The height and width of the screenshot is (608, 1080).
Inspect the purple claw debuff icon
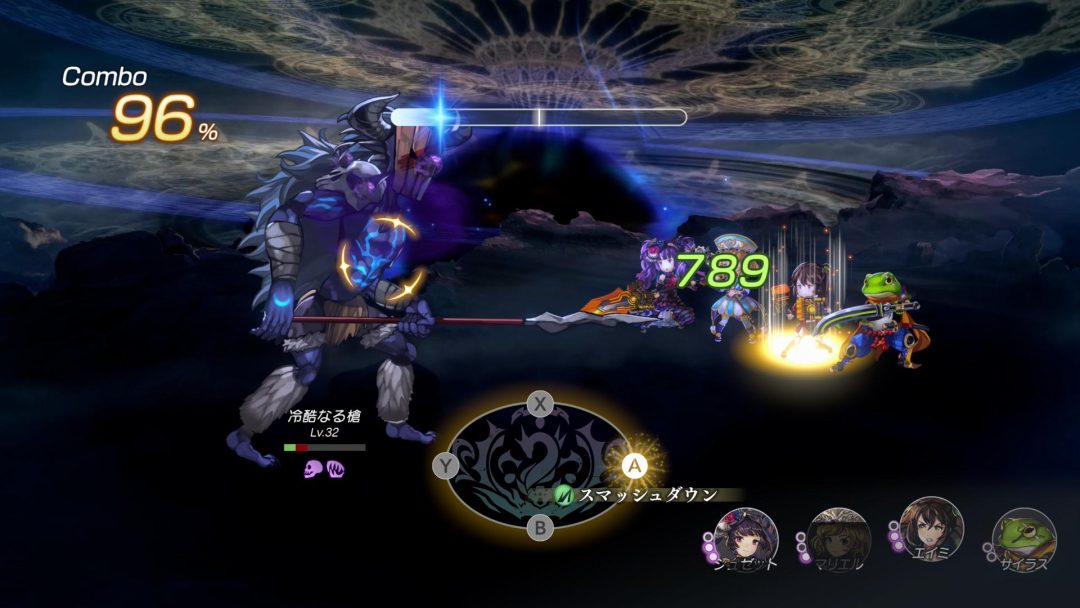(335, 467)
